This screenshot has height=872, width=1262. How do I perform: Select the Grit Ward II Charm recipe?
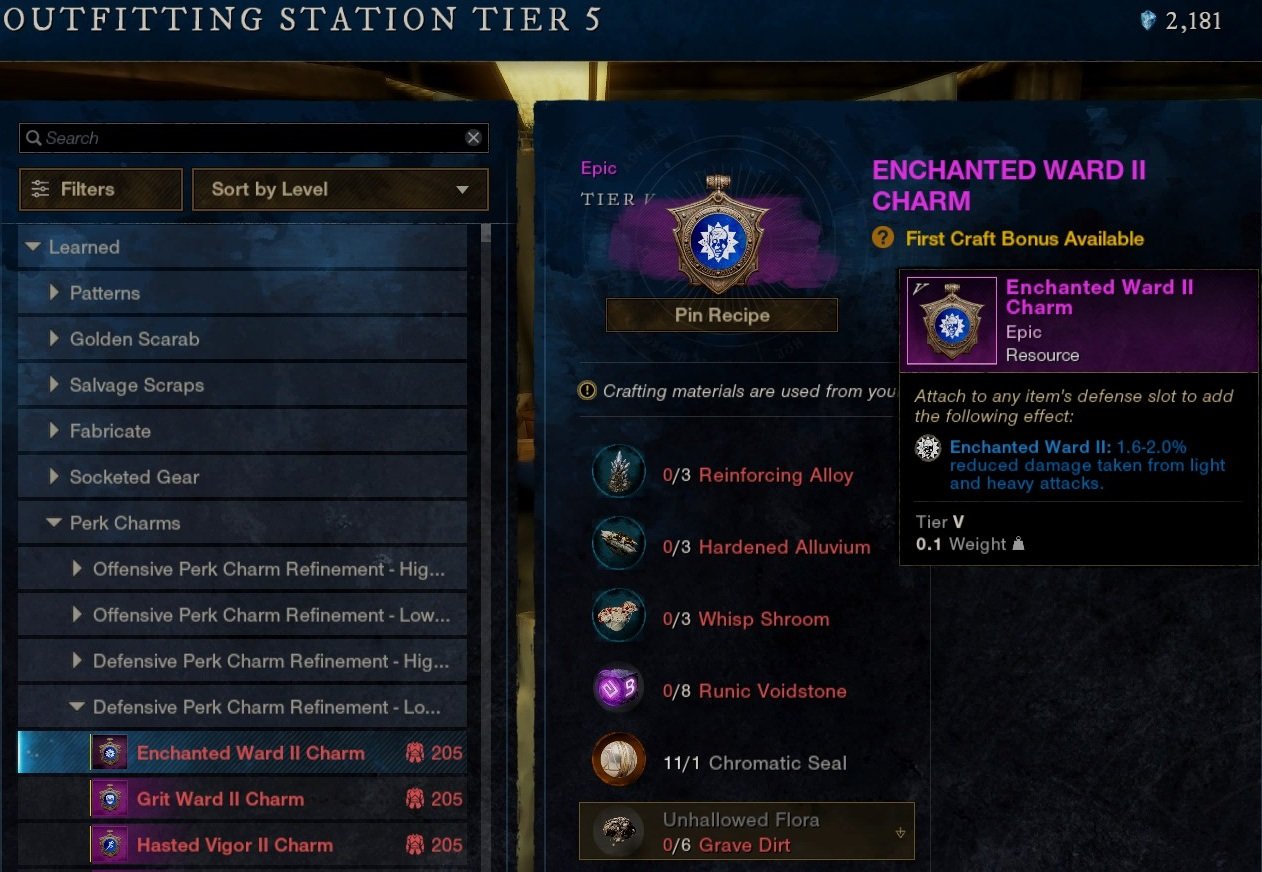tap(220, 799)
